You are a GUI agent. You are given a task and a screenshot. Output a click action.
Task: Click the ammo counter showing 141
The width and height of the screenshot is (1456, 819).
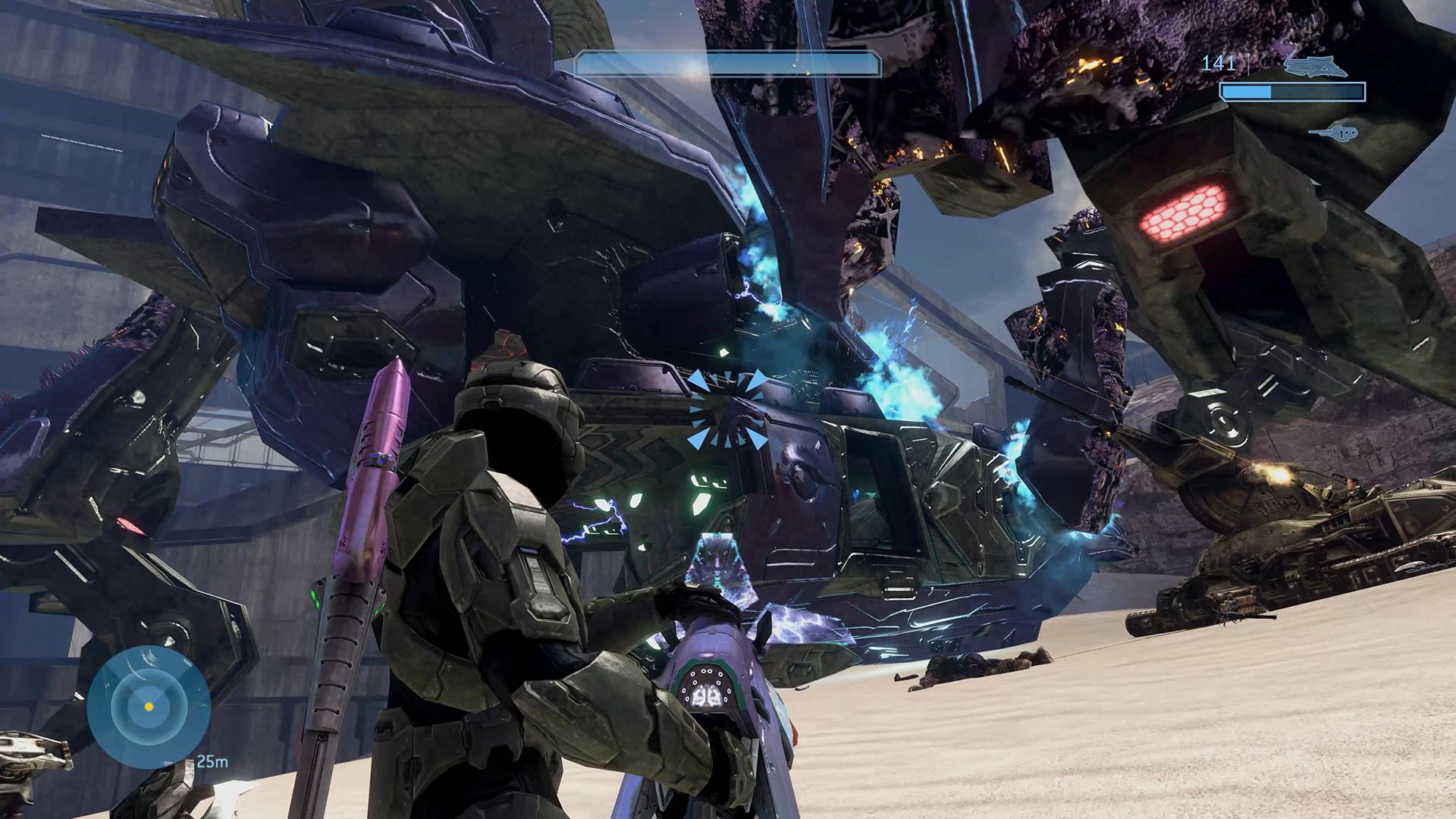tap(1219, 64)
